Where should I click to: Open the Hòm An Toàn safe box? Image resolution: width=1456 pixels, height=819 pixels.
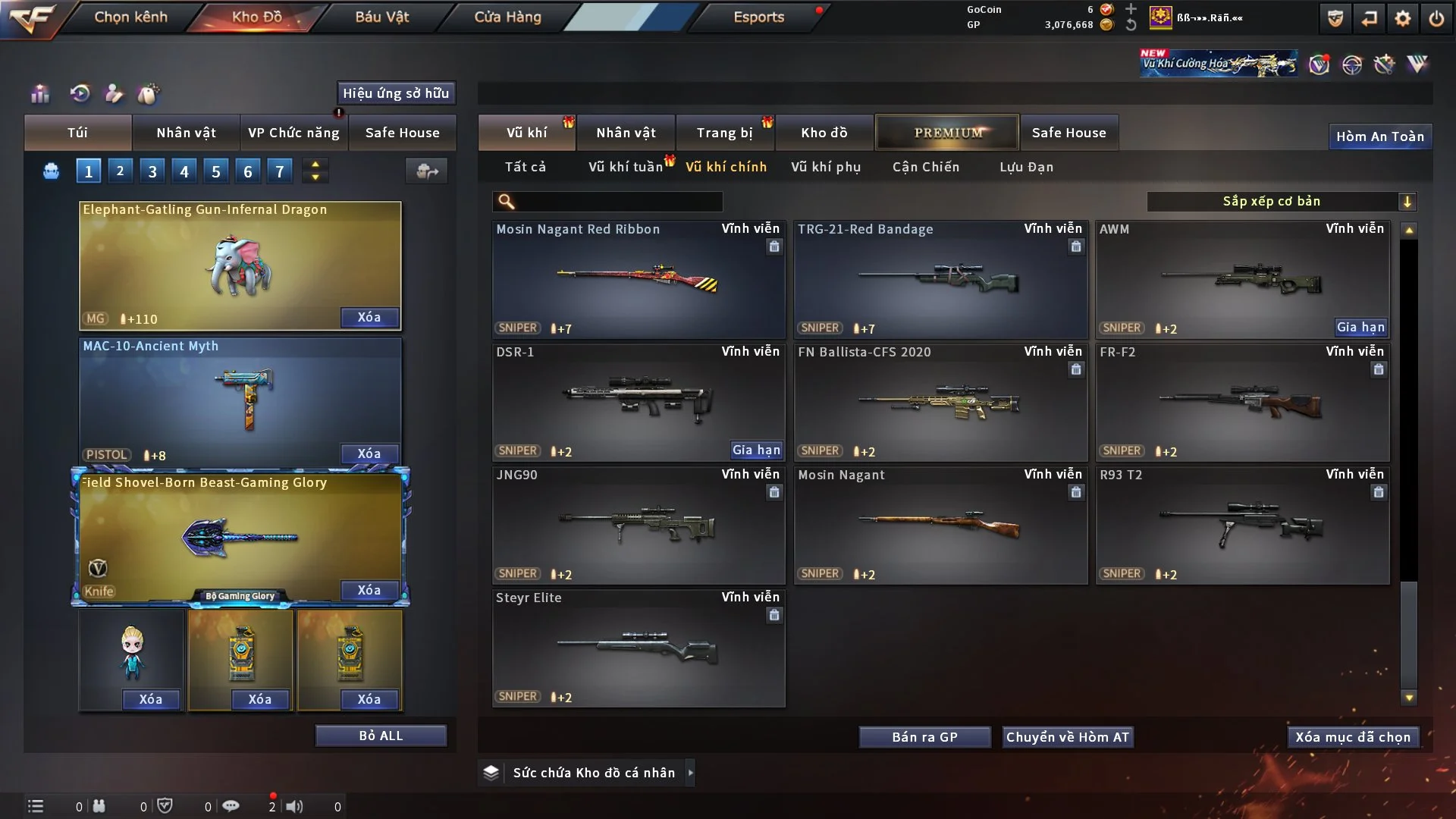pyautogui.click(x=1379, y=136)
